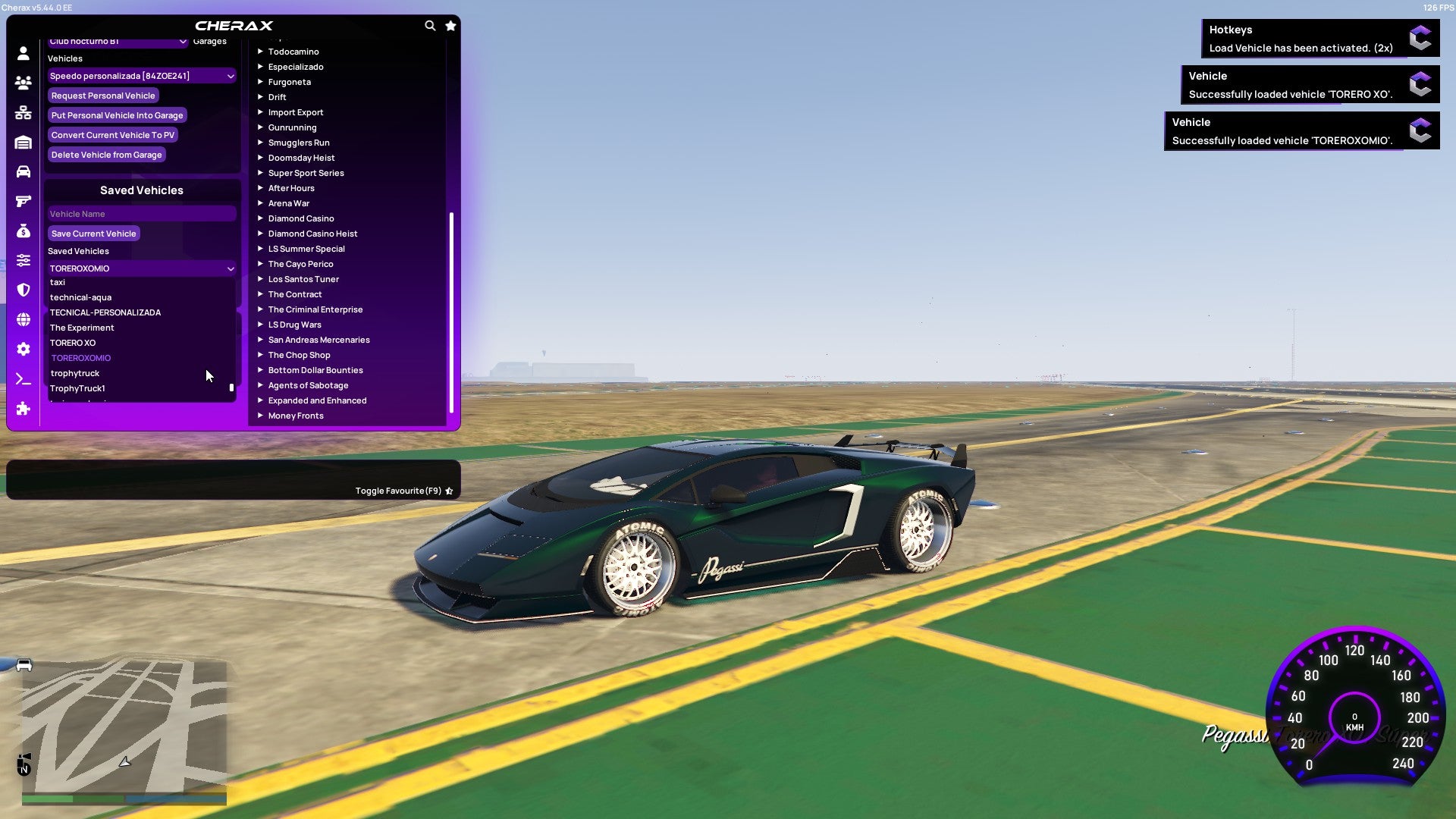Expand the Import Export category
The image size is (1456, 819).
[x=296, y=111]
